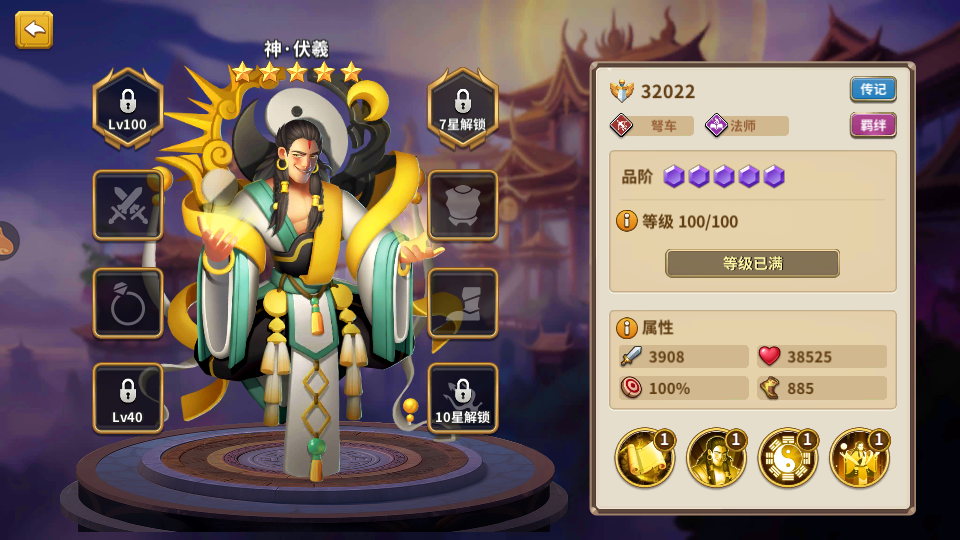The height and width of the screenshot is (540, 960).
Task: Click the yellow back arrow button
Action: click(x=34, y=30)
